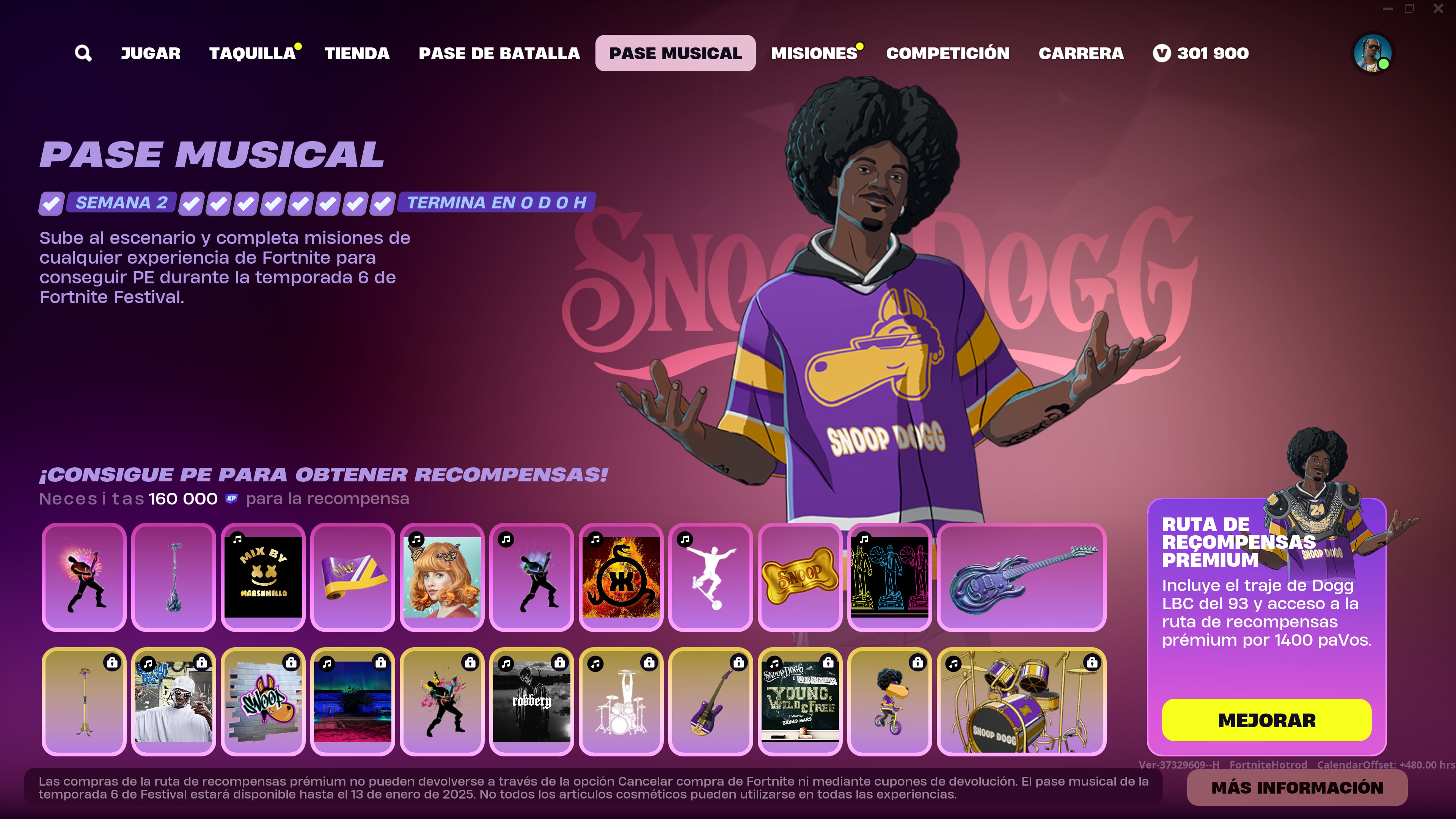Go to the TIENDA shop tab
The height and width of the screenshot is (819, 1456).
tap(357, 53)
